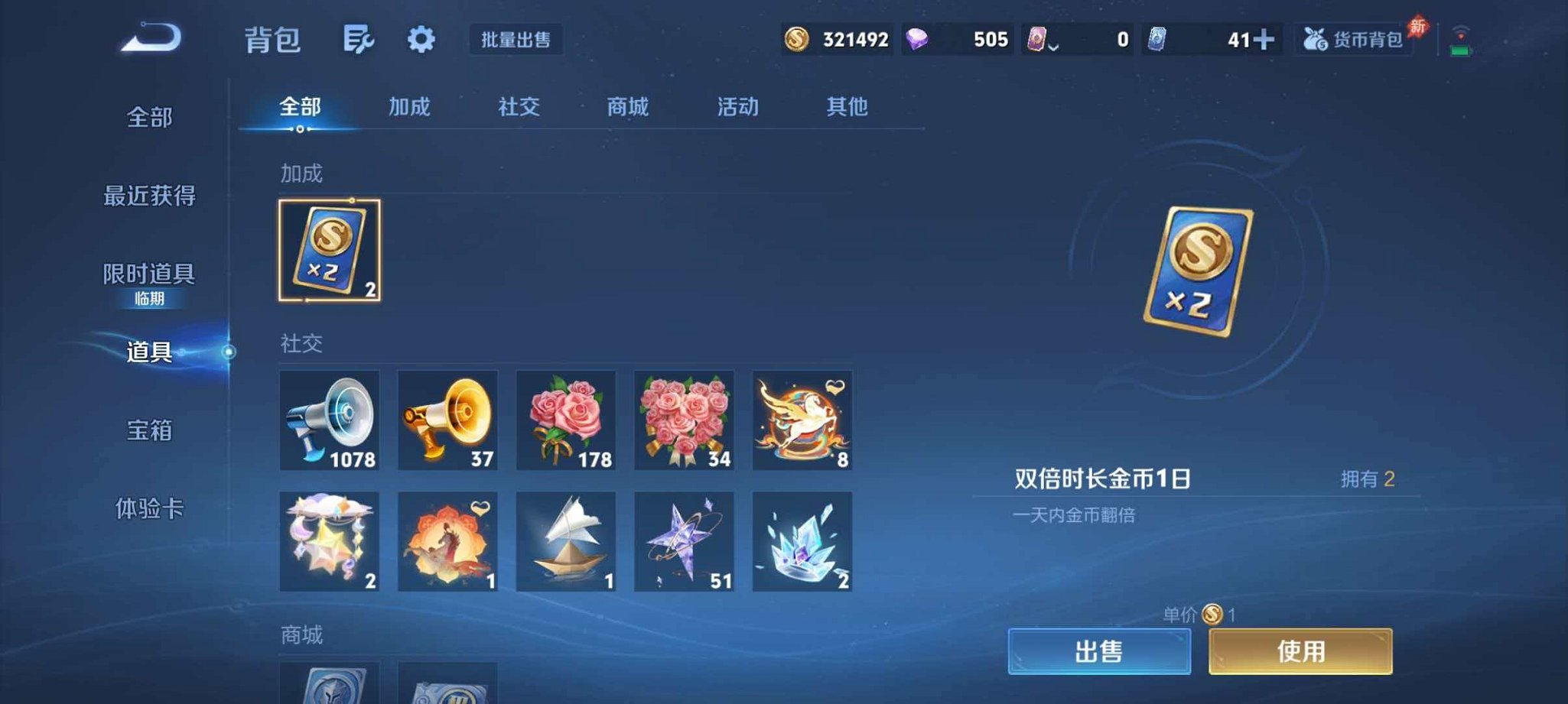
Task: Open 货币背包 via the money bag icon
Action: click(x=1354, y=41)
